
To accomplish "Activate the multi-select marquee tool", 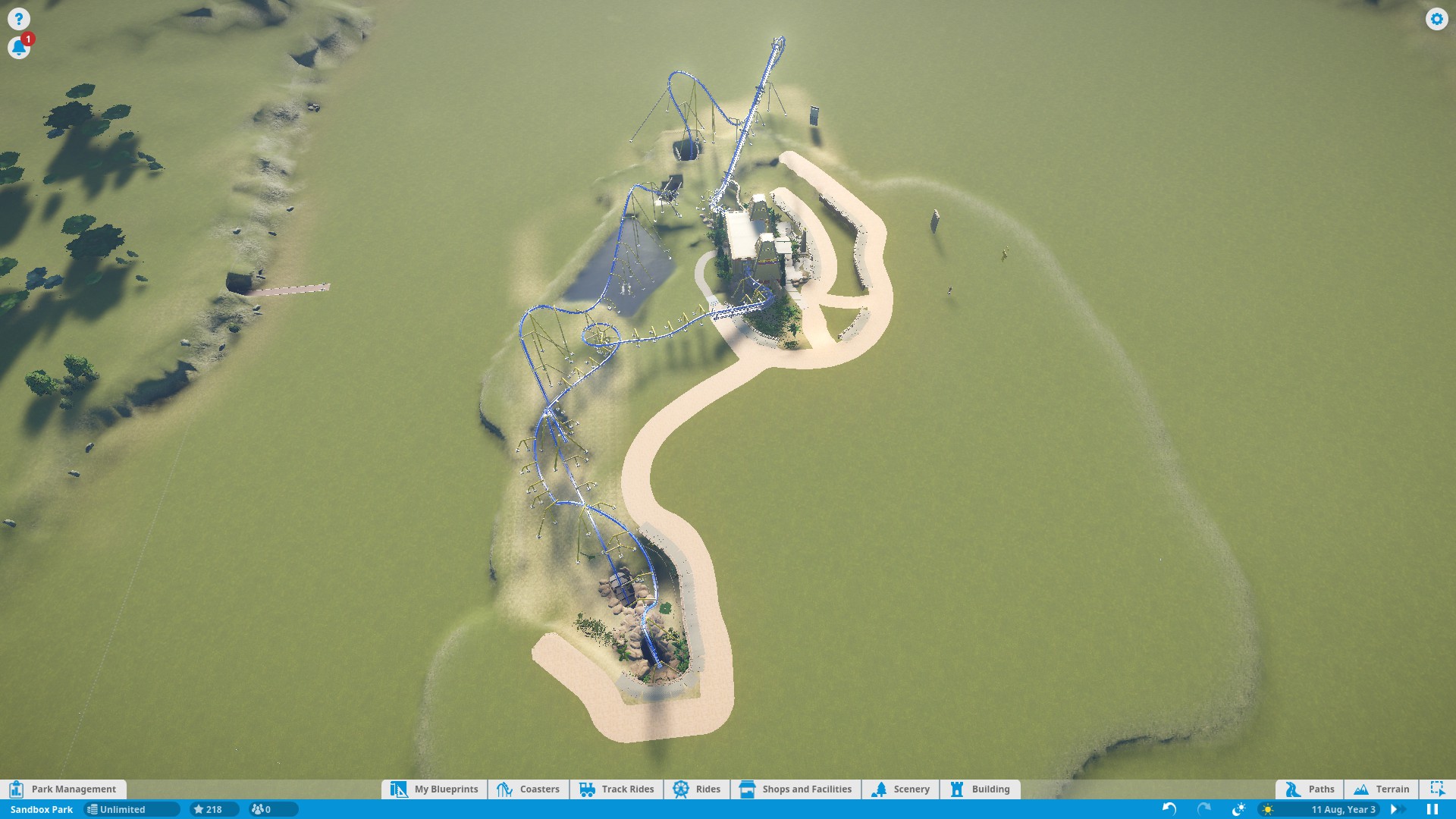I will (1437, 789).
